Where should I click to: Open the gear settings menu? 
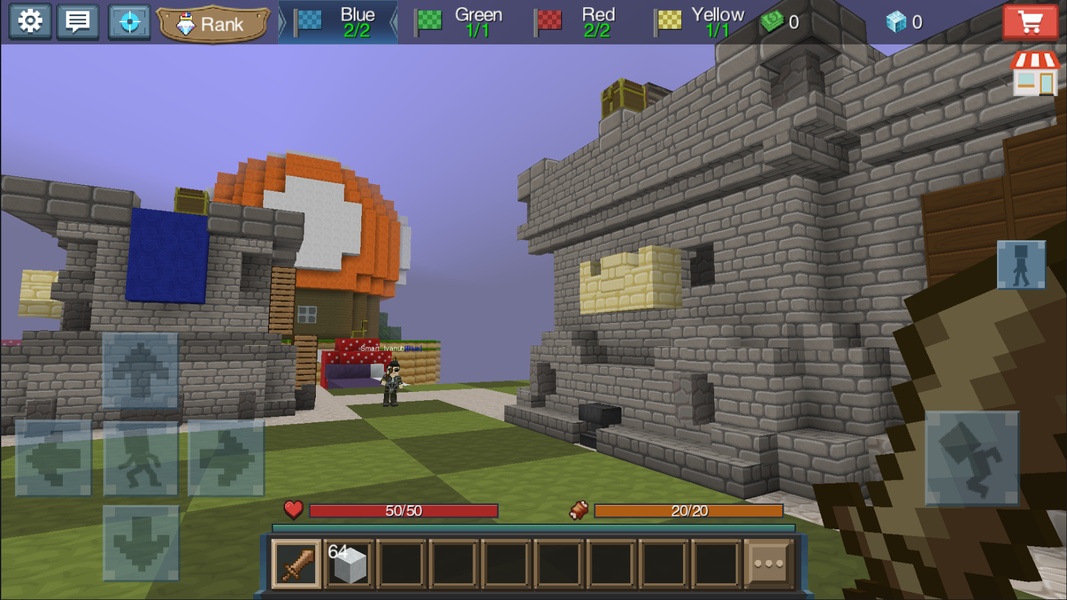tap(30, 21)
